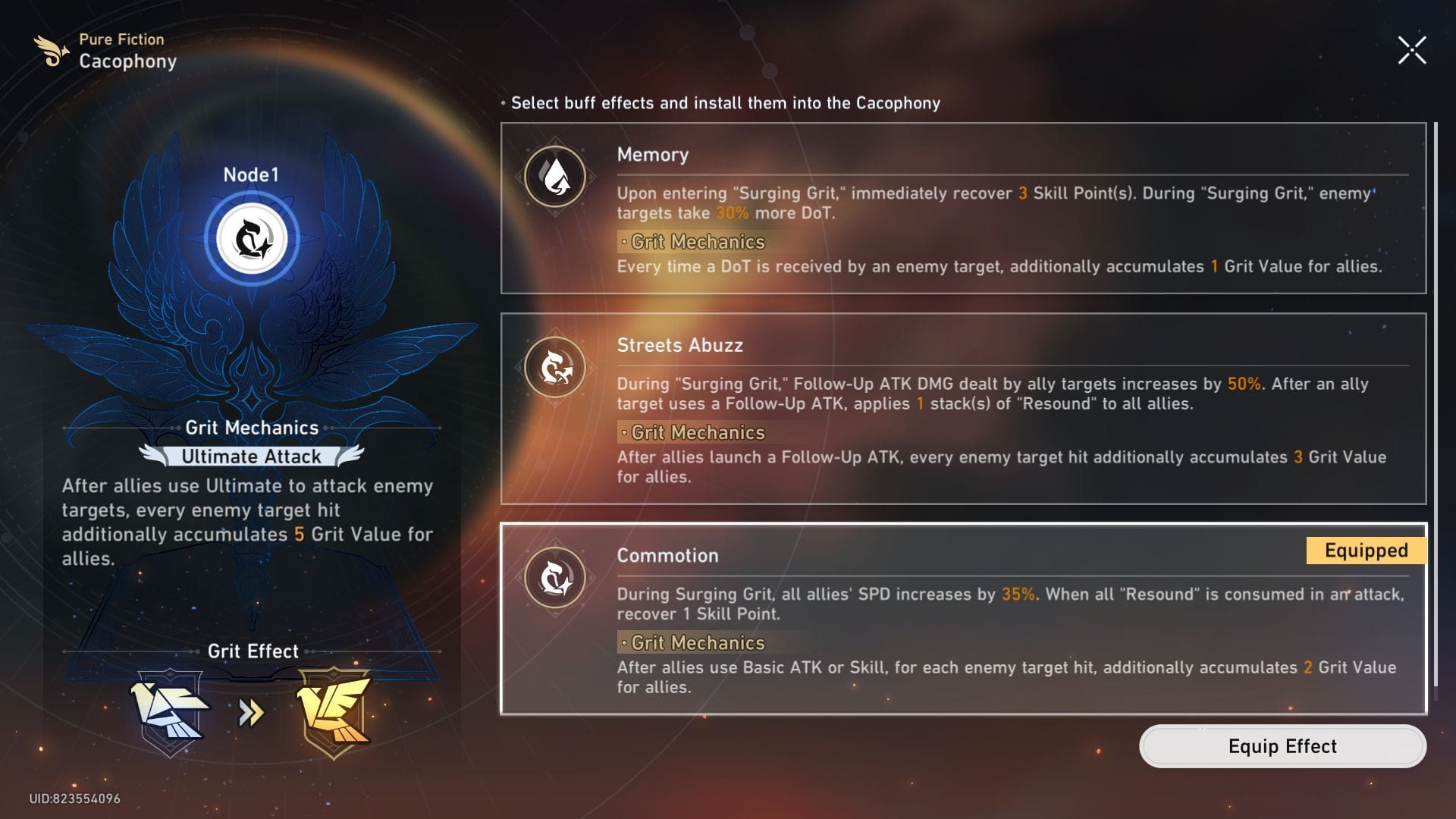Expand the Grit Mechanics section under Streets Abuzz
Screen dimensions: 1456x819
(691, 433)
